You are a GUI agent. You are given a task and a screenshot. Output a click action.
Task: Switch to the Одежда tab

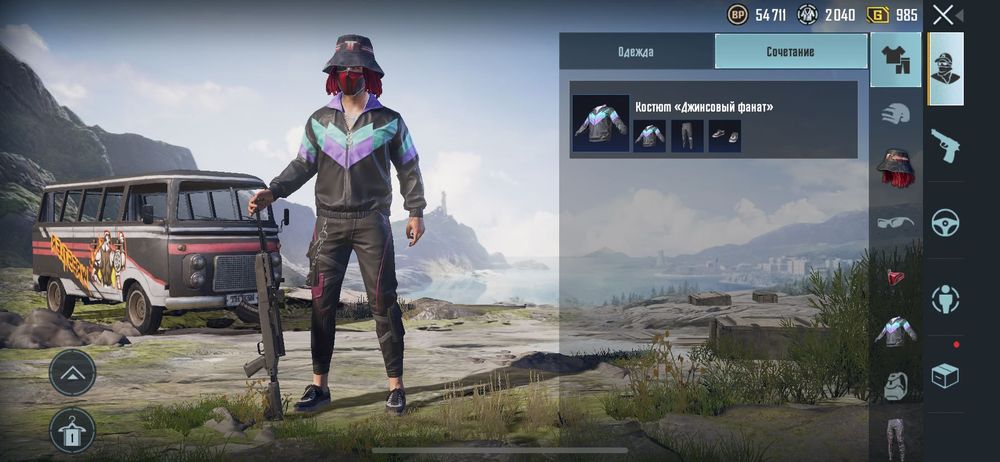click(x=636, y=51)
